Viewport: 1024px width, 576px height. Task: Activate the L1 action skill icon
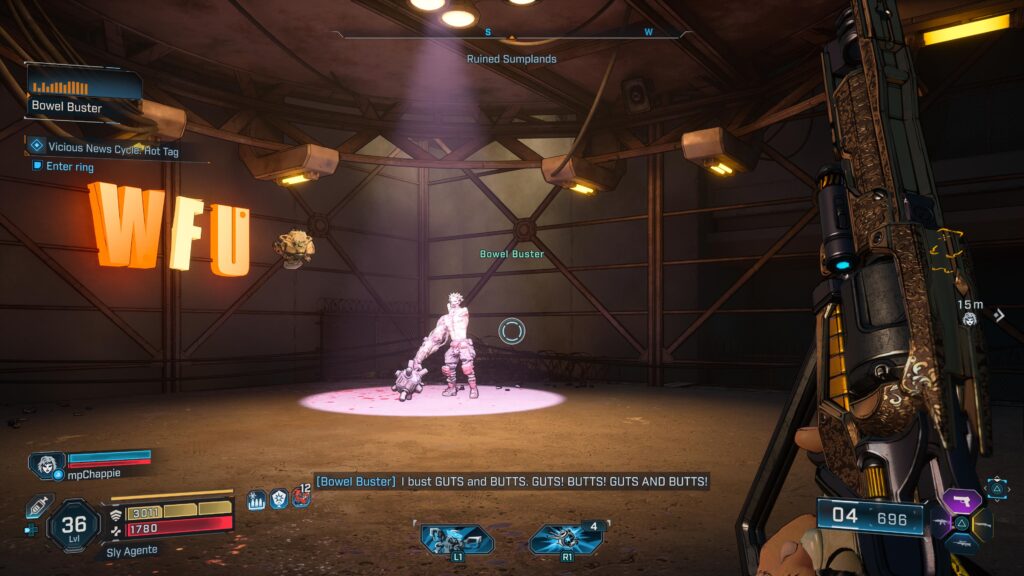[x=456, y=540]
